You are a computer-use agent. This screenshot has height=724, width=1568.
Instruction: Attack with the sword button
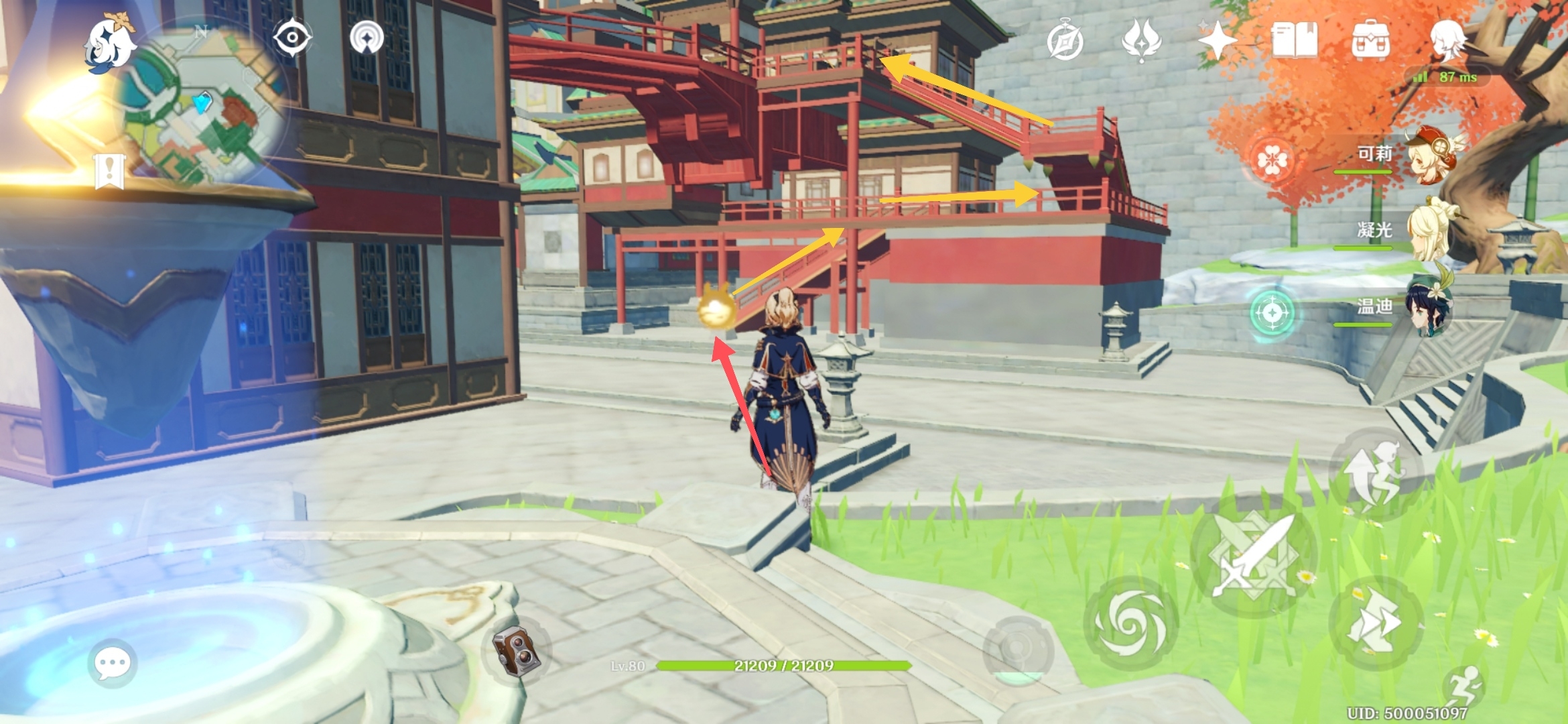(1253, 555)
